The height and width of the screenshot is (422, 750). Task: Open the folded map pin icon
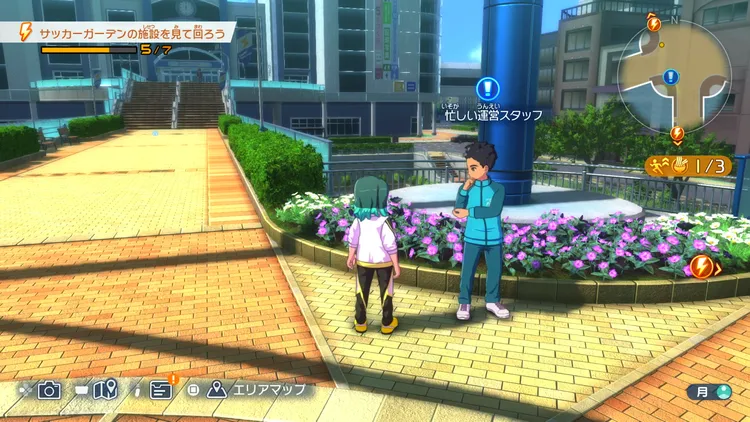pyautogui.click(x=106, y=389)
